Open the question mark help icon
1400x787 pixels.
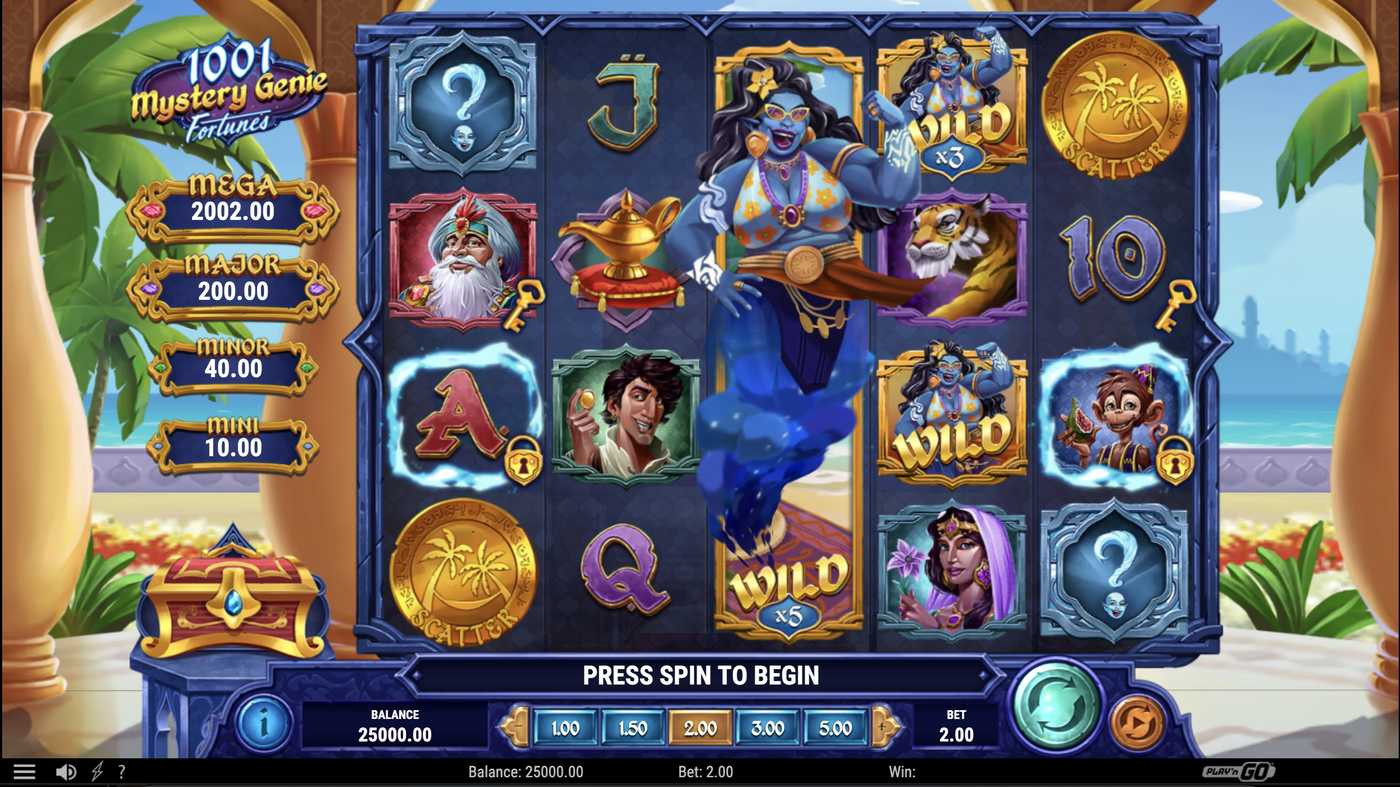click(x=122, y=770)
